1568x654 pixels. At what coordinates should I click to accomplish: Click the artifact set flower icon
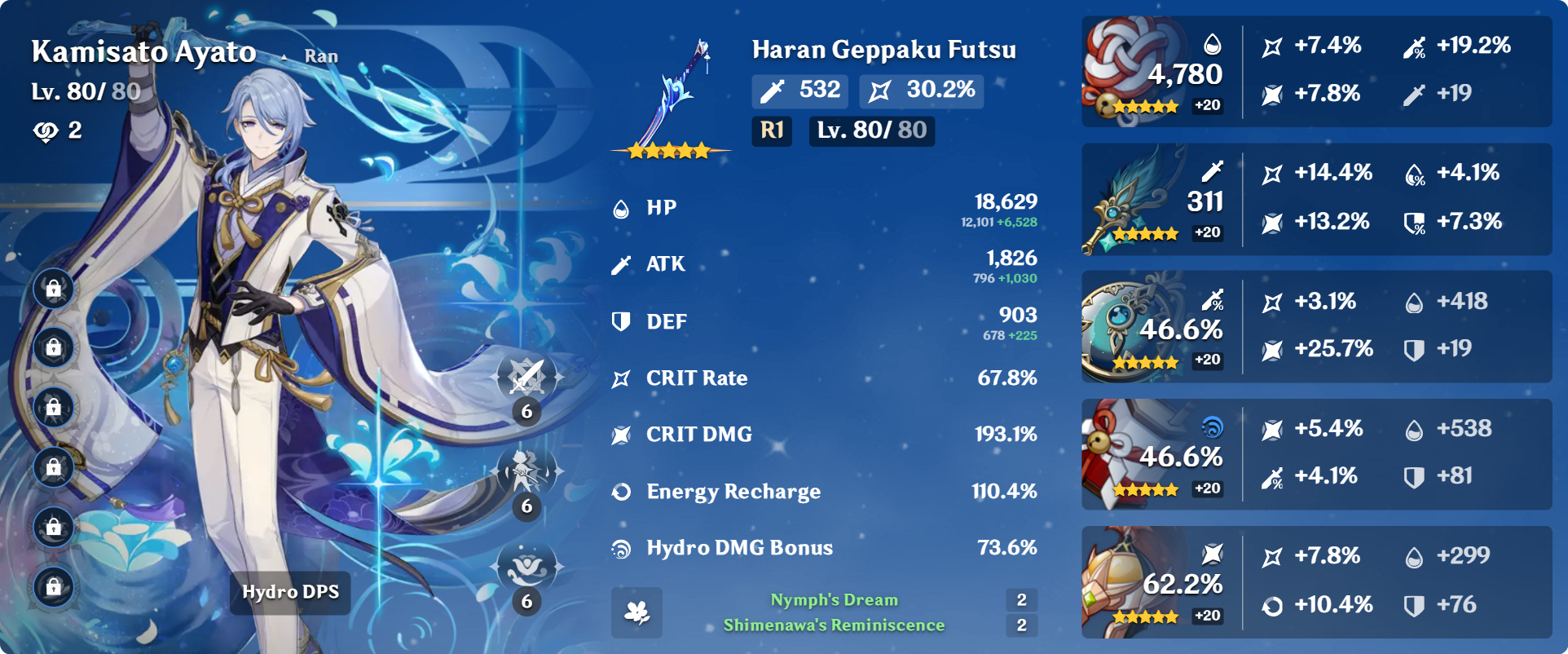636,612
